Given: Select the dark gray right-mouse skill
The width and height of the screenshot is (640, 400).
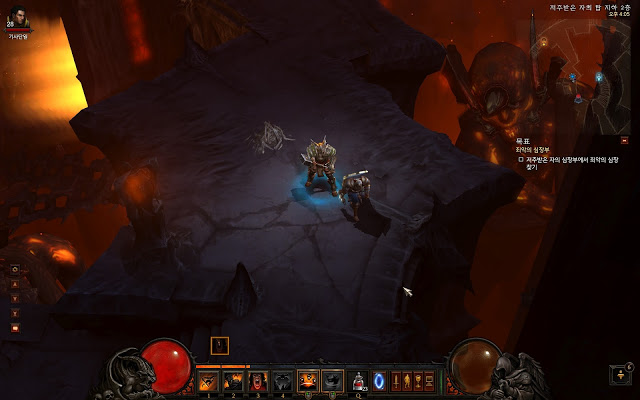Looking at the screenshot, I should coord(332,381).
